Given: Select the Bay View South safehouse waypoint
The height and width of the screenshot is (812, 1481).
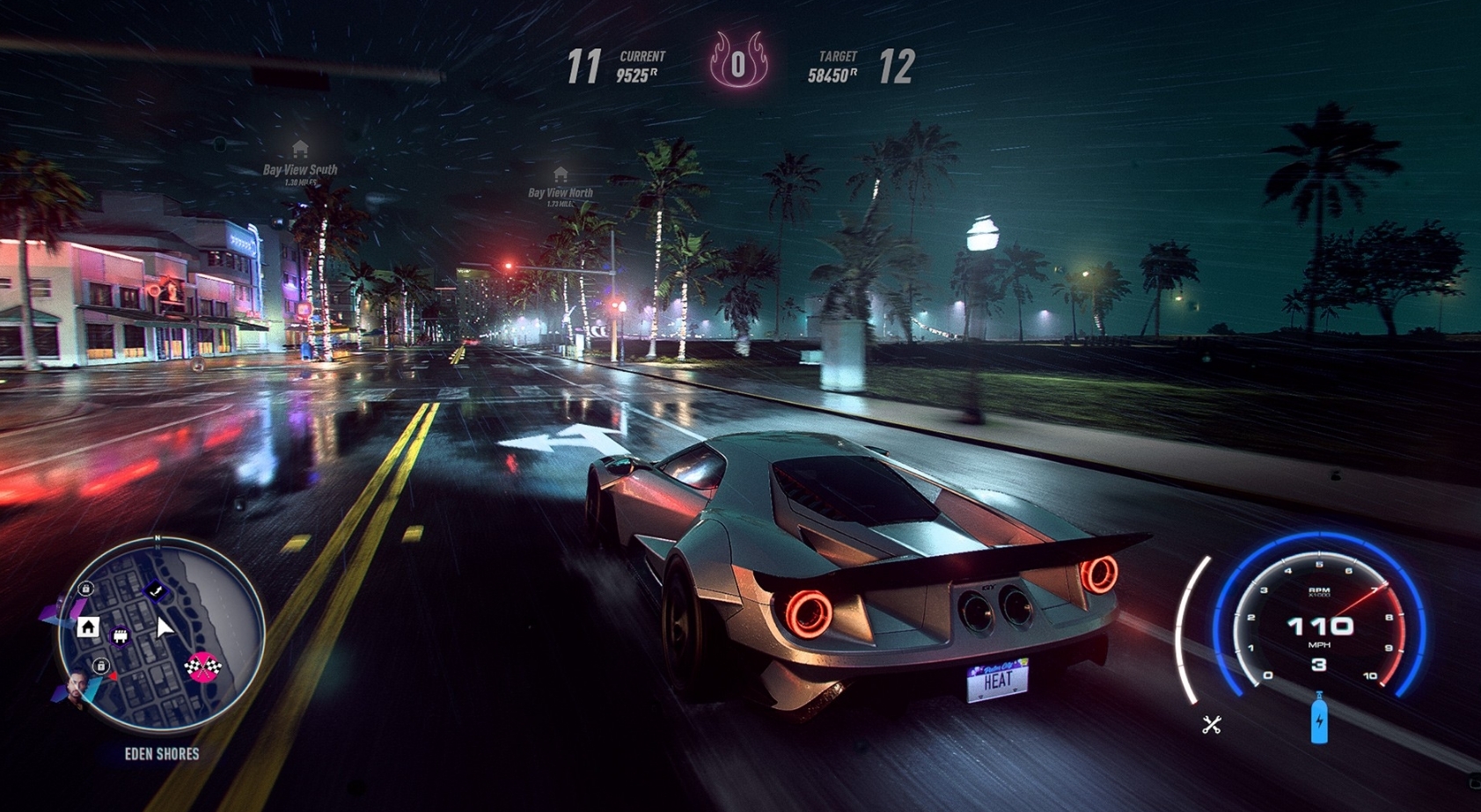Looking at the screenshot, I should 300,149.
